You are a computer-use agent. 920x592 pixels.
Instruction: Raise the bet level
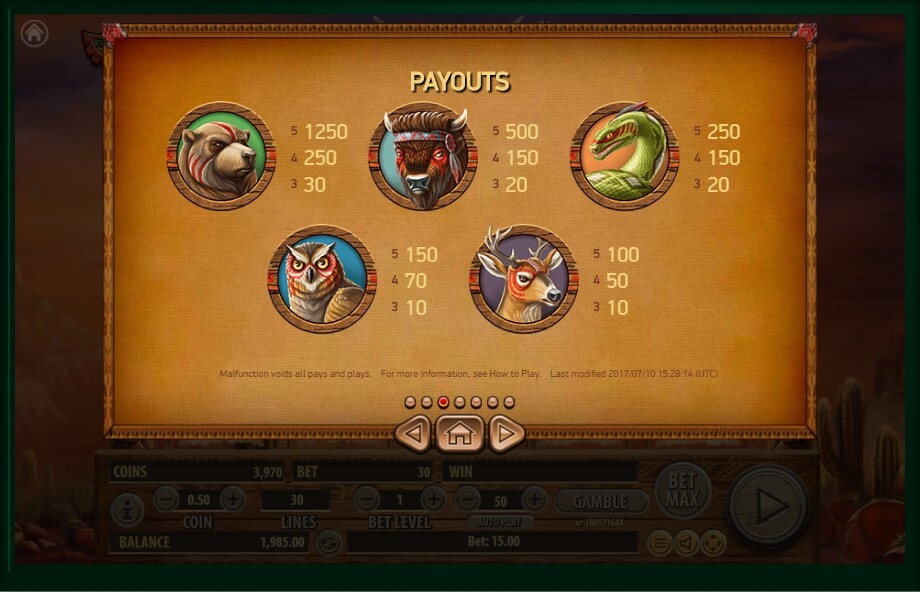[x=433, y=499]
